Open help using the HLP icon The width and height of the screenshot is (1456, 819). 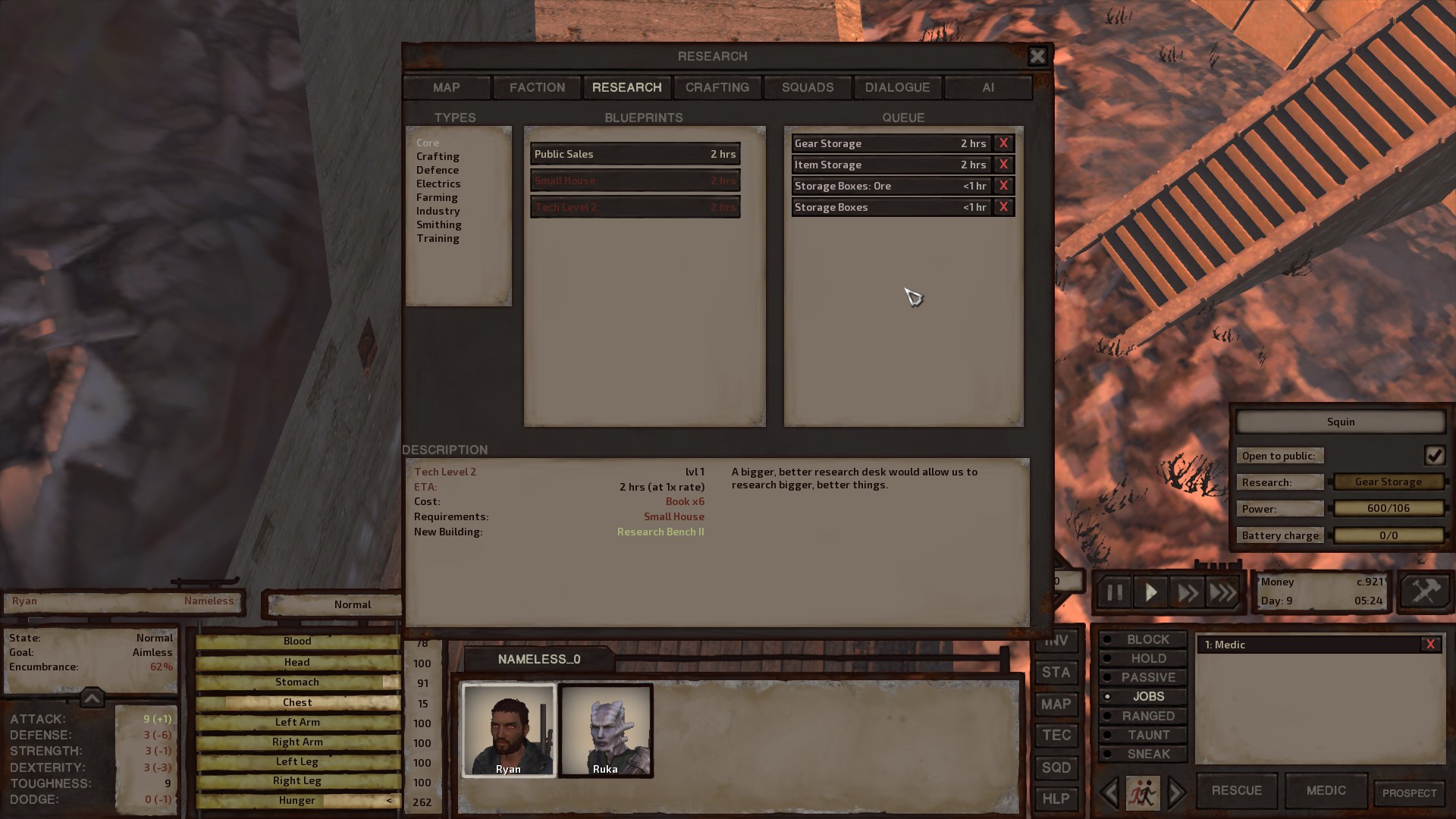pyautogui.click(x=1056, y=799)
